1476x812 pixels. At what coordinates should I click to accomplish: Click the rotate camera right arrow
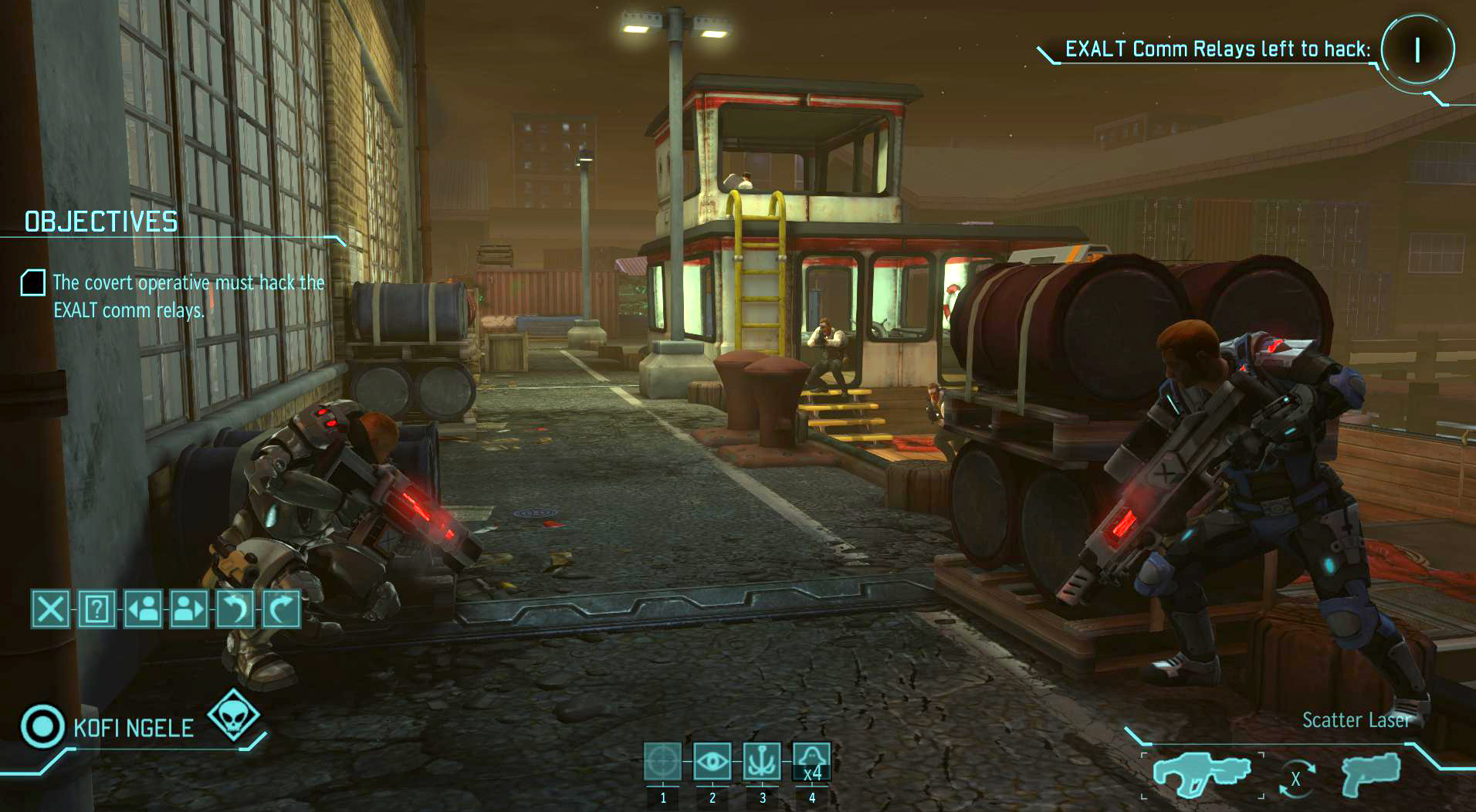pyautogui.click(x=282, y=610)
